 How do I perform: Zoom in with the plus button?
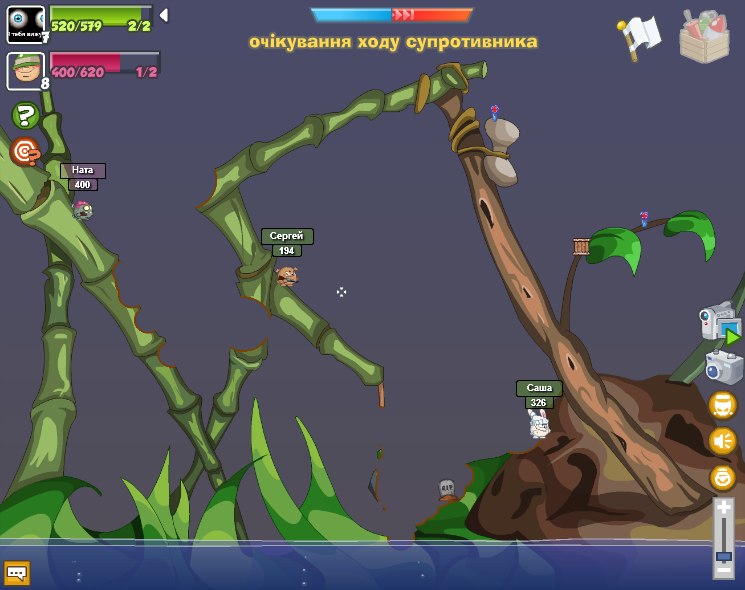point(723,509)
